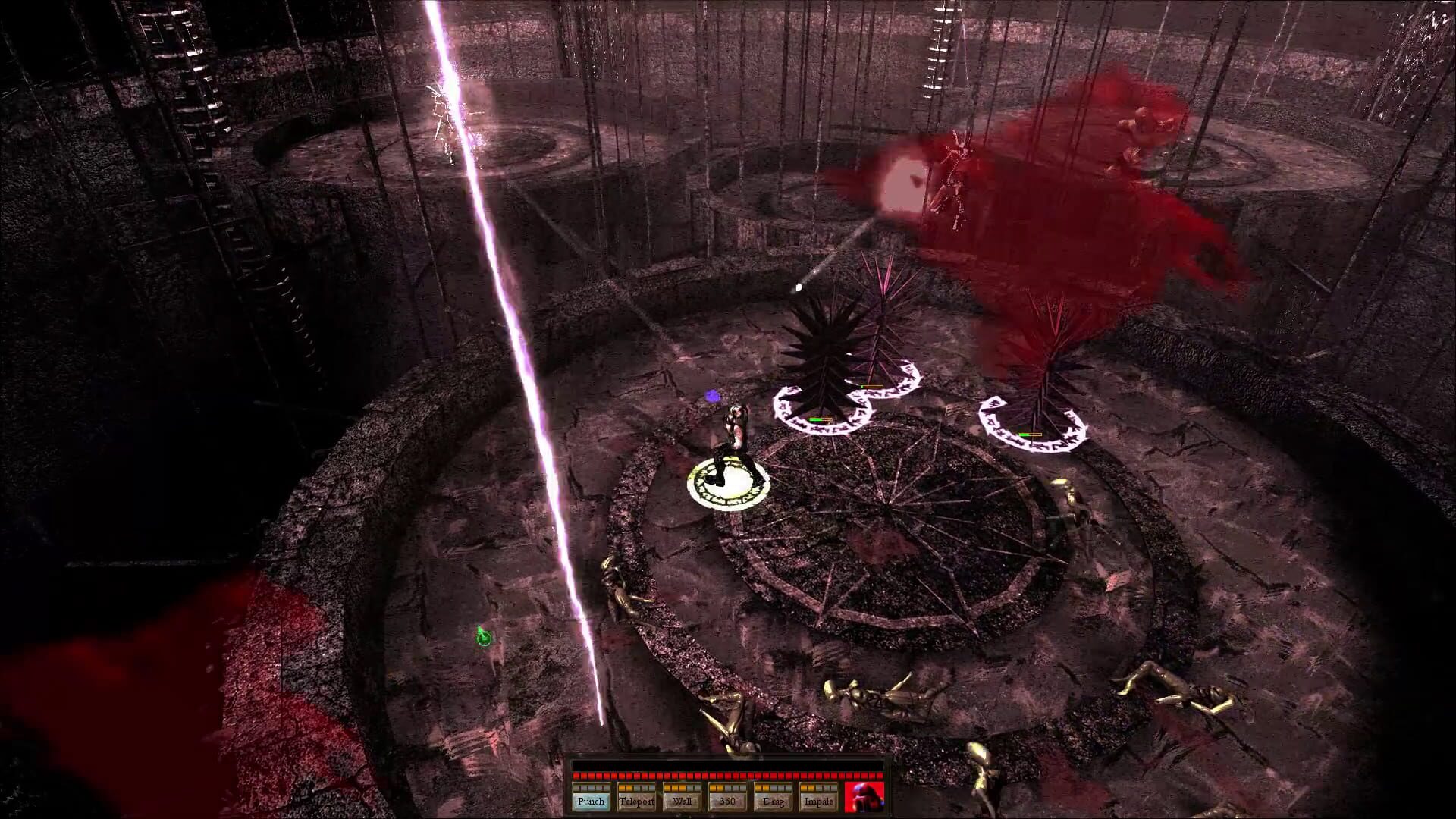The height and width of the screenshot is (819, 1456).
Task: Activate the Teleport ability
Action: coord(638,802)
